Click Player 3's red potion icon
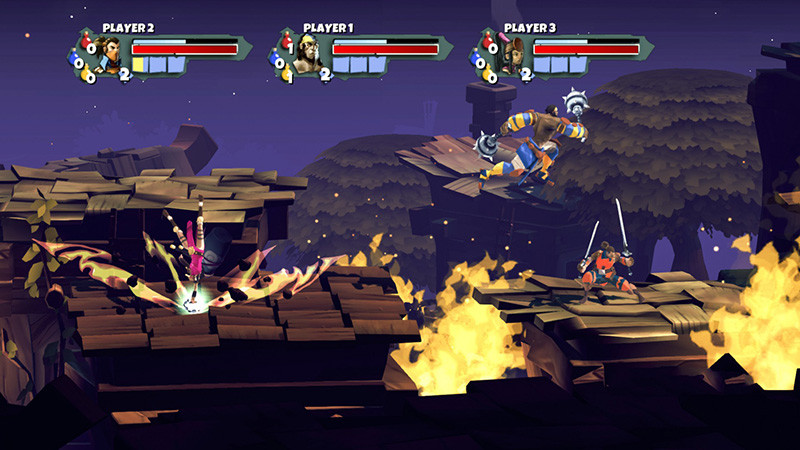Image resolution: width=800 pixels, height=450 pixels. [x=488, y=42]
